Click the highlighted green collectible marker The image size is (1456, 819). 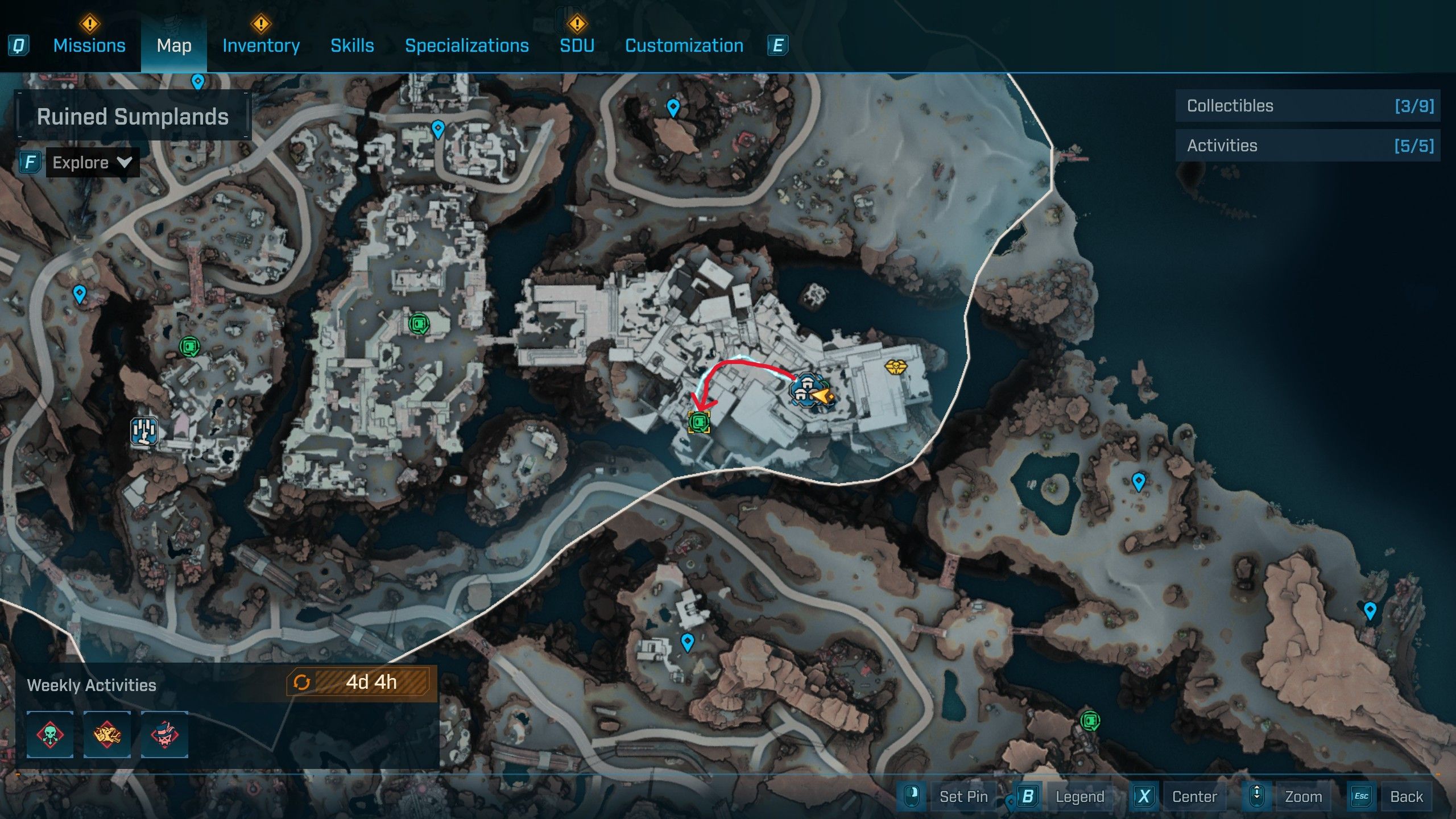coord(699,422)
